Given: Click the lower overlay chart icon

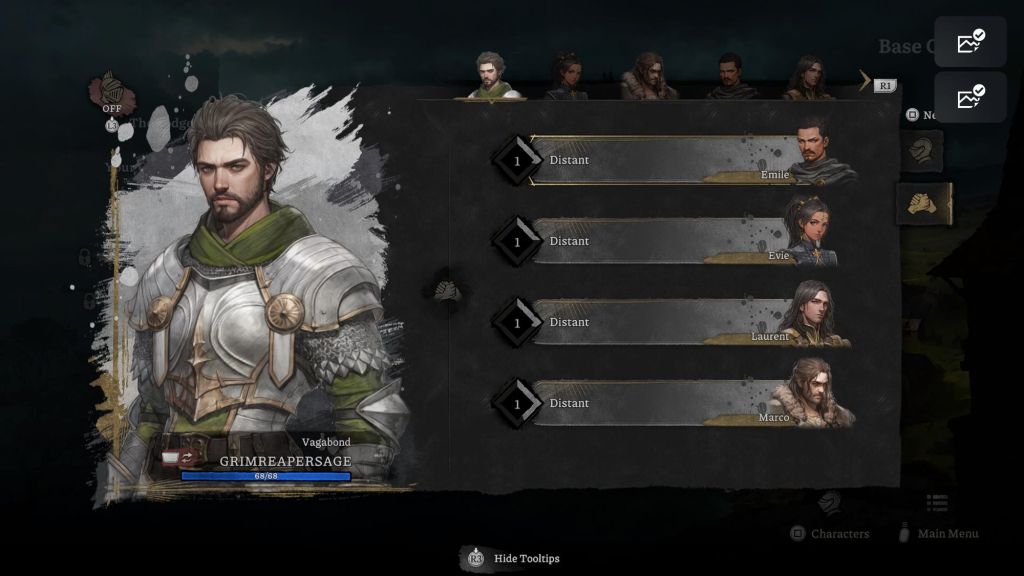Looking at the screenshot, I should click(x=970, y=97).
